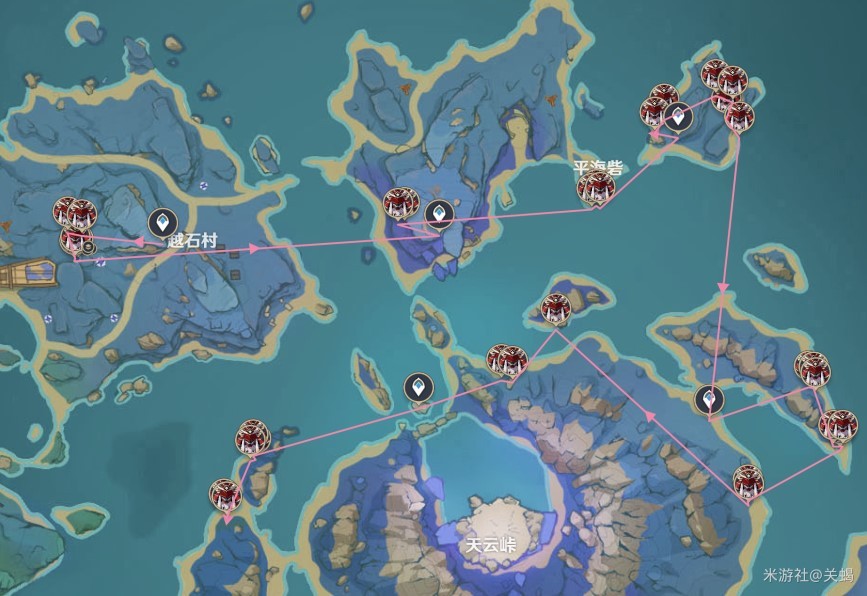This screenshot has width=867, height=596.
Task: Click the enemy marker under the 平海砦 label
Action: click(595, 188)
